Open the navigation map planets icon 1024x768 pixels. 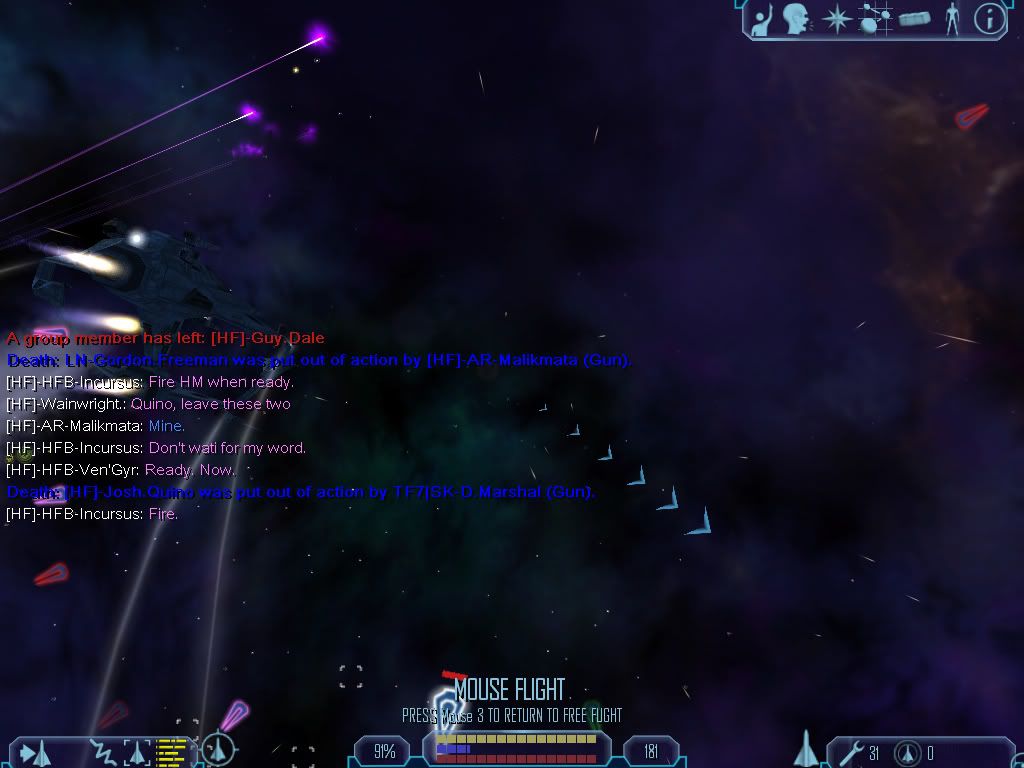[876, 19]
